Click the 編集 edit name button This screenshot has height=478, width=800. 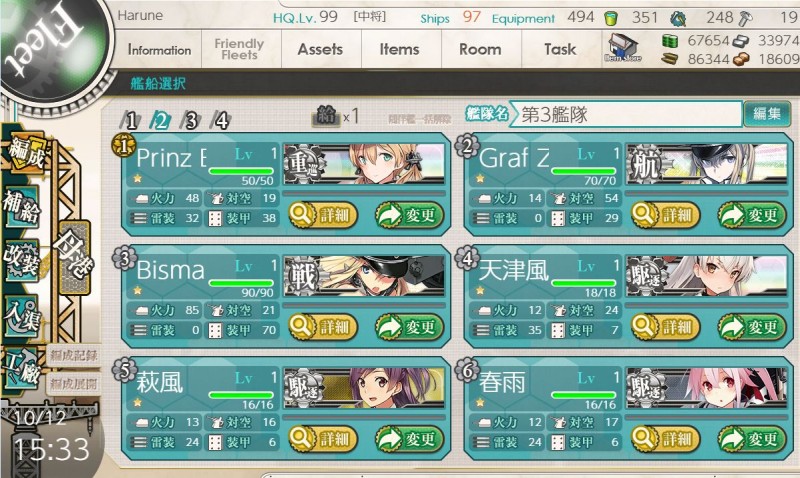pos(767,114)
